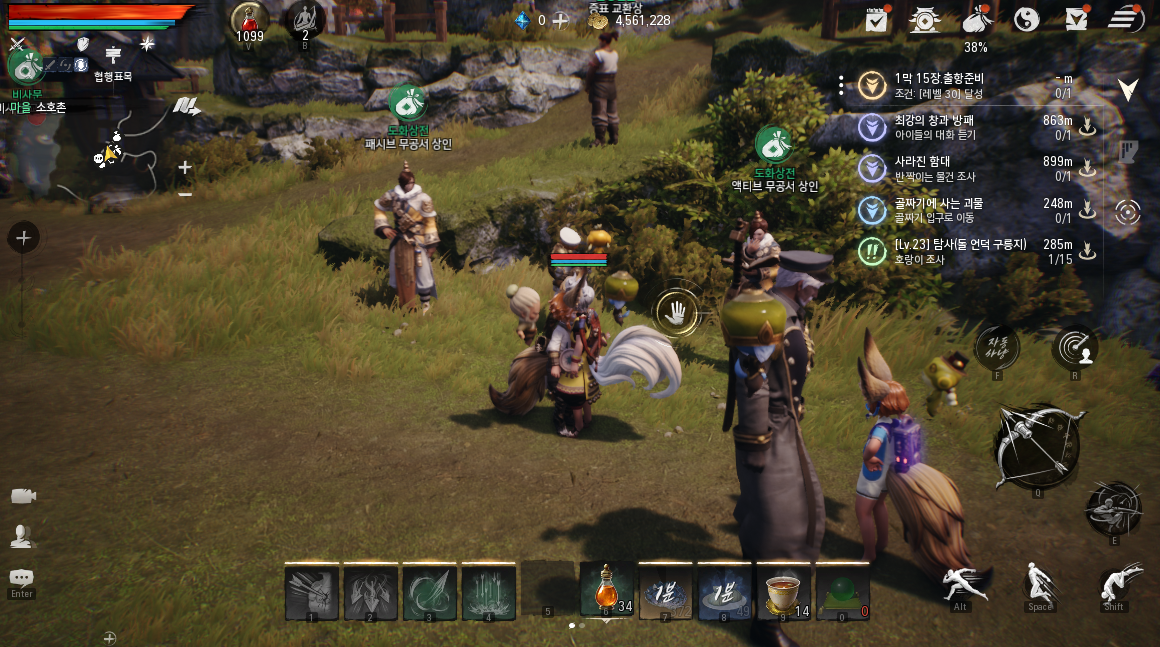Open the yin-yang symbol menu
Screen dimensions: 1160x647
(x=1026, y=19)
